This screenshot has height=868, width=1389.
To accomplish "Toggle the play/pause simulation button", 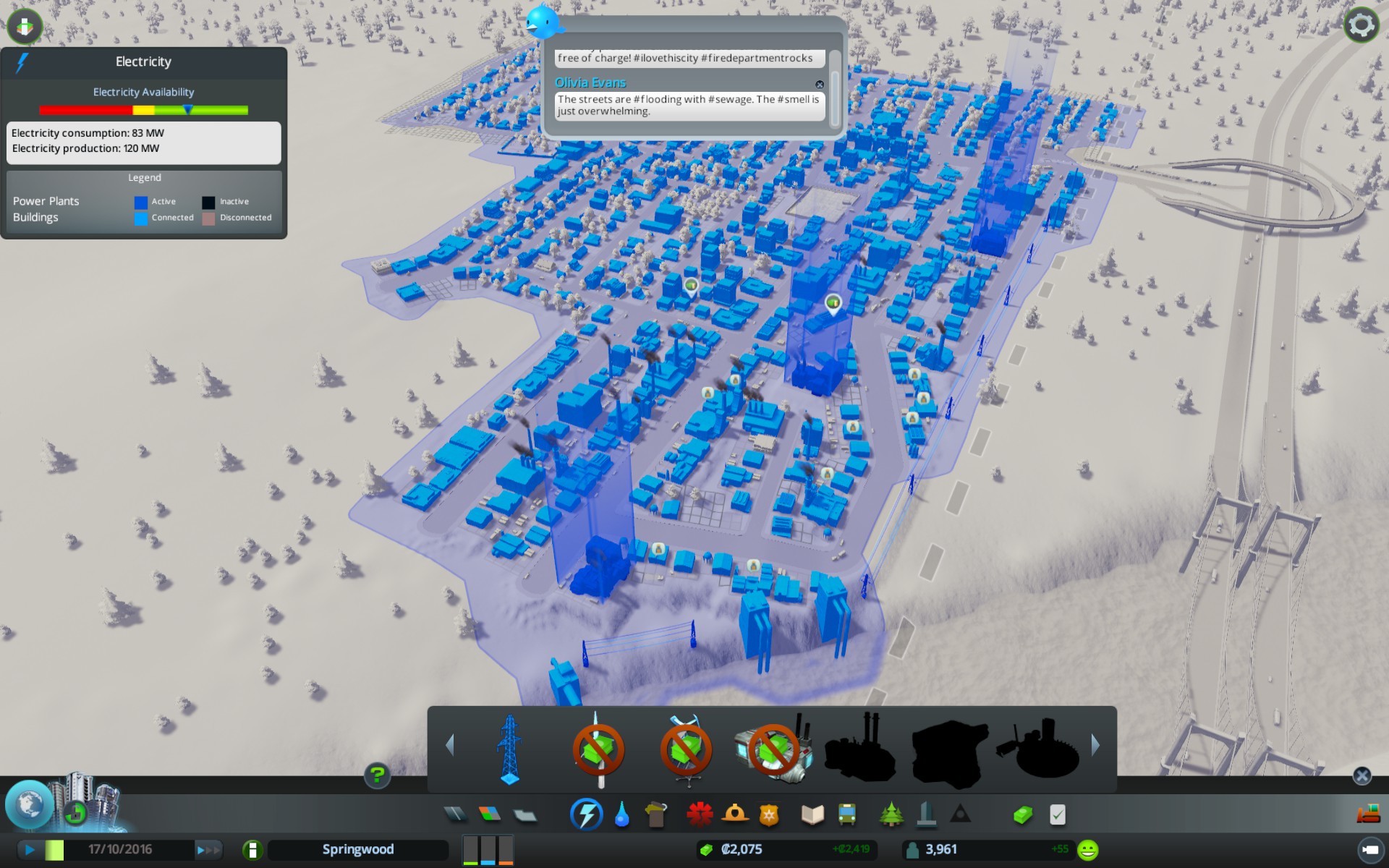I will click(30, 850).
